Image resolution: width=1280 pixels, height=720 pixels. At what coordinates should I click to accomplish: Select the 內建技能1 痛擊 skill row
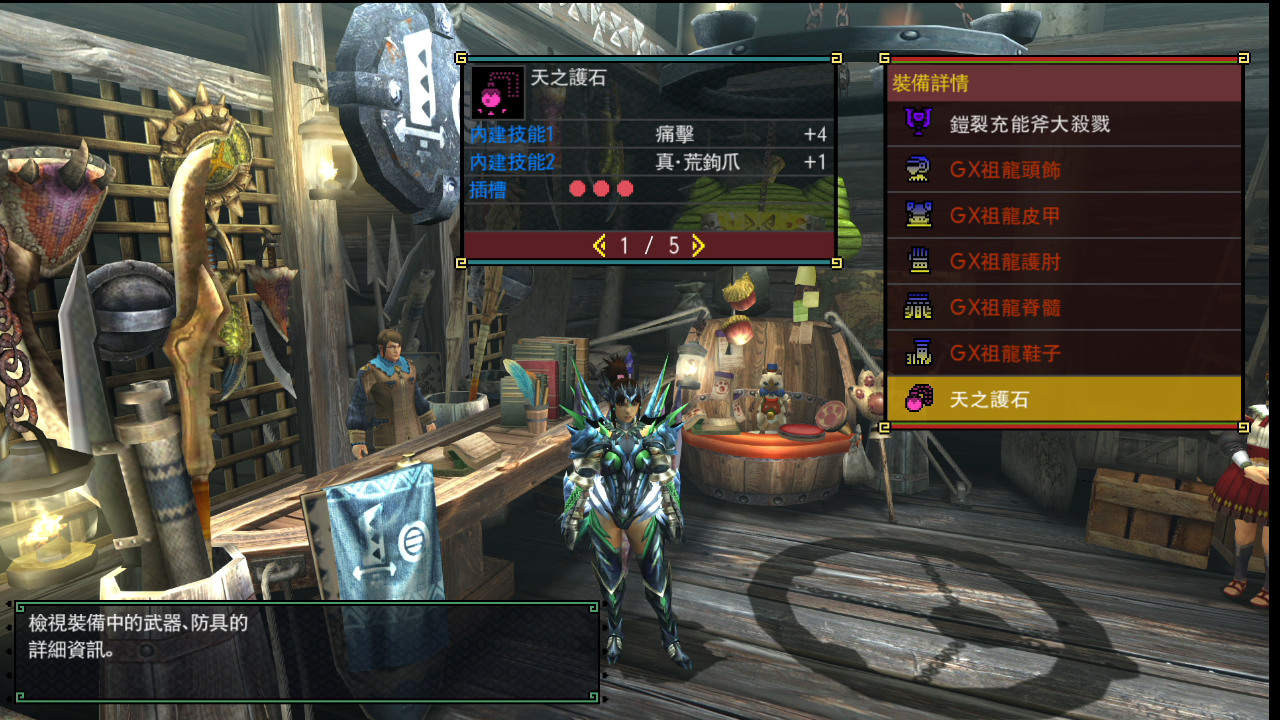(648, 135)
